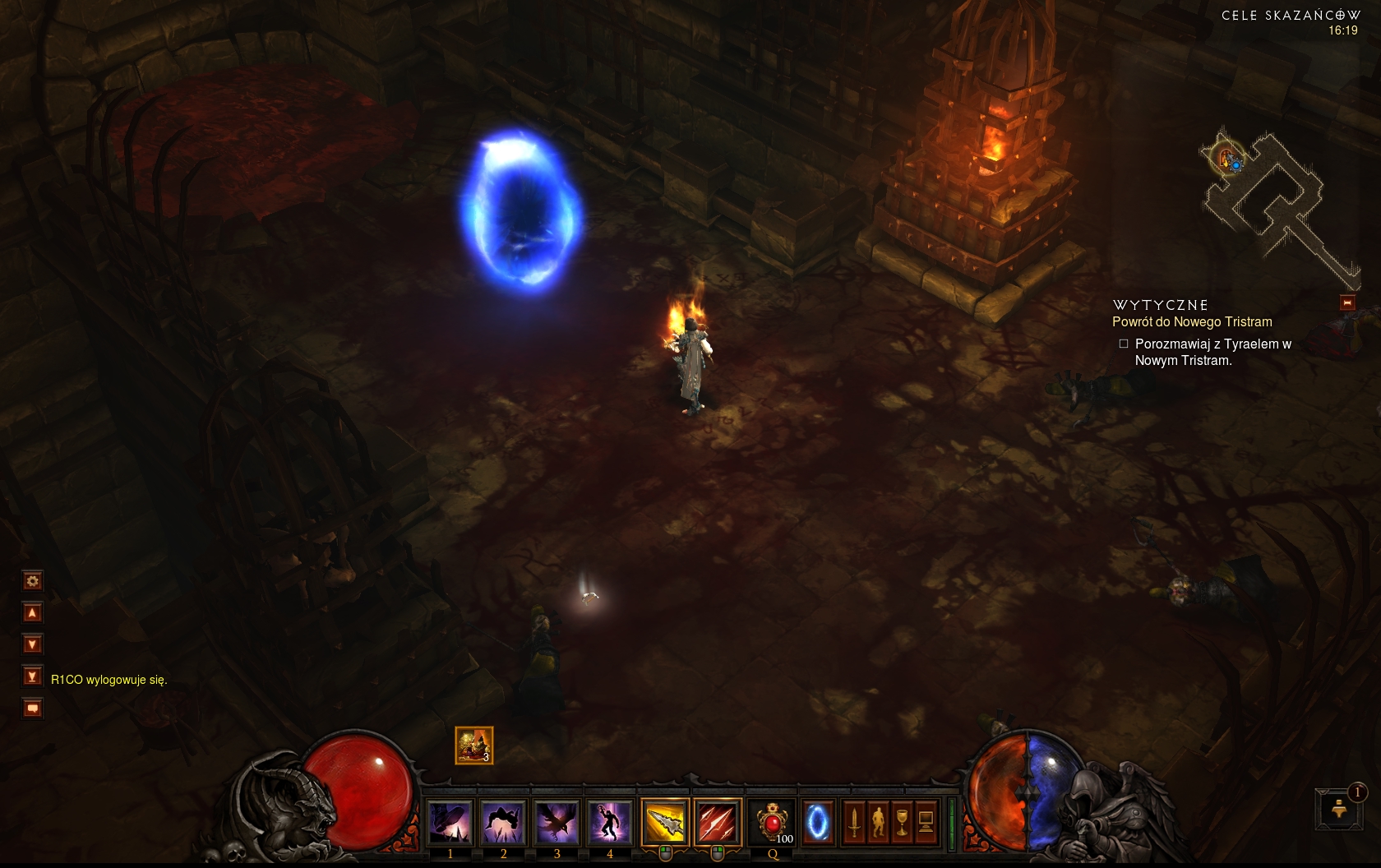Activate the caltrops skill in slot 1

tap(450, 822)
